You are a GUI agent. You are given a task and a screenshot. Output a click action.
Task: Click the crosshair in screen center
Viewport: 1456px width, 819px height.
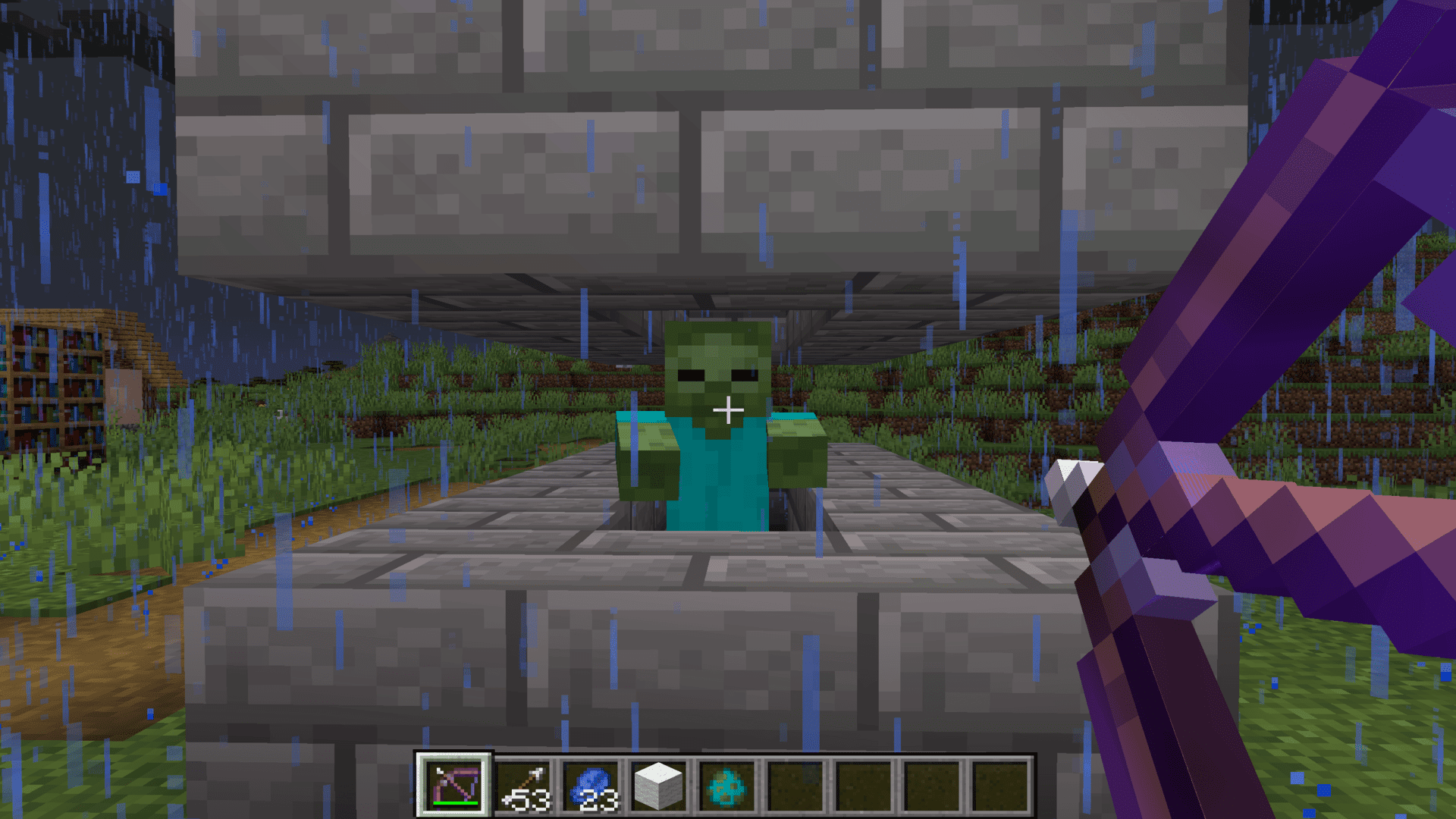[728, 409]
